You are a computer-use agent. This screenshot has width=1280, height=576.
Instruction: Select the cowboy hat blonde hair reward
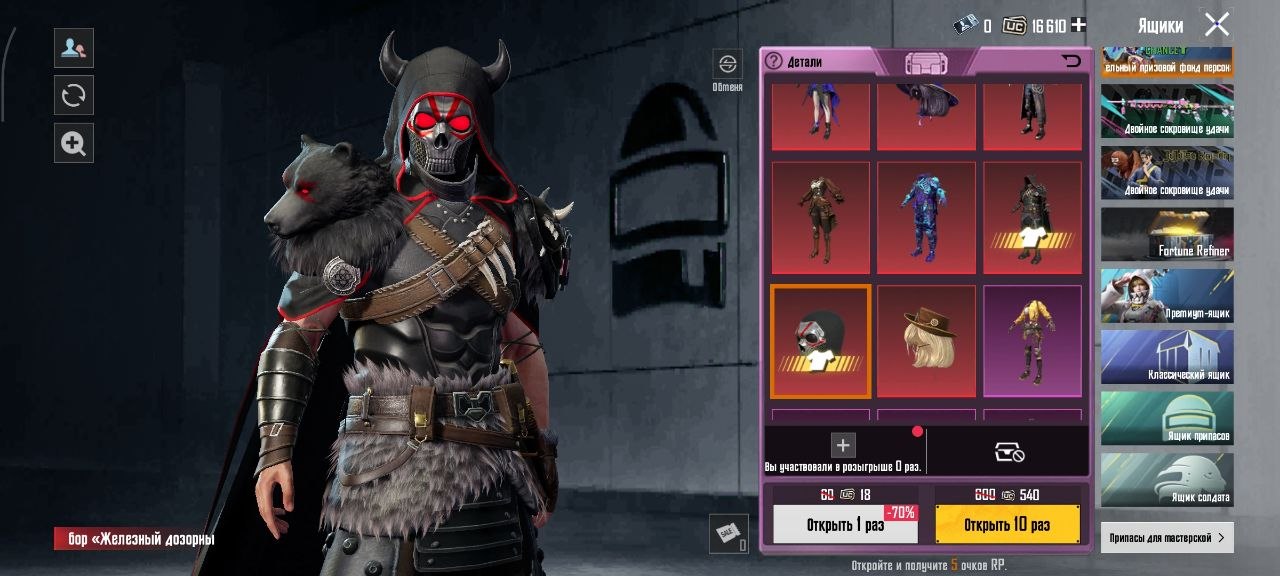click(x=926, y=341)
